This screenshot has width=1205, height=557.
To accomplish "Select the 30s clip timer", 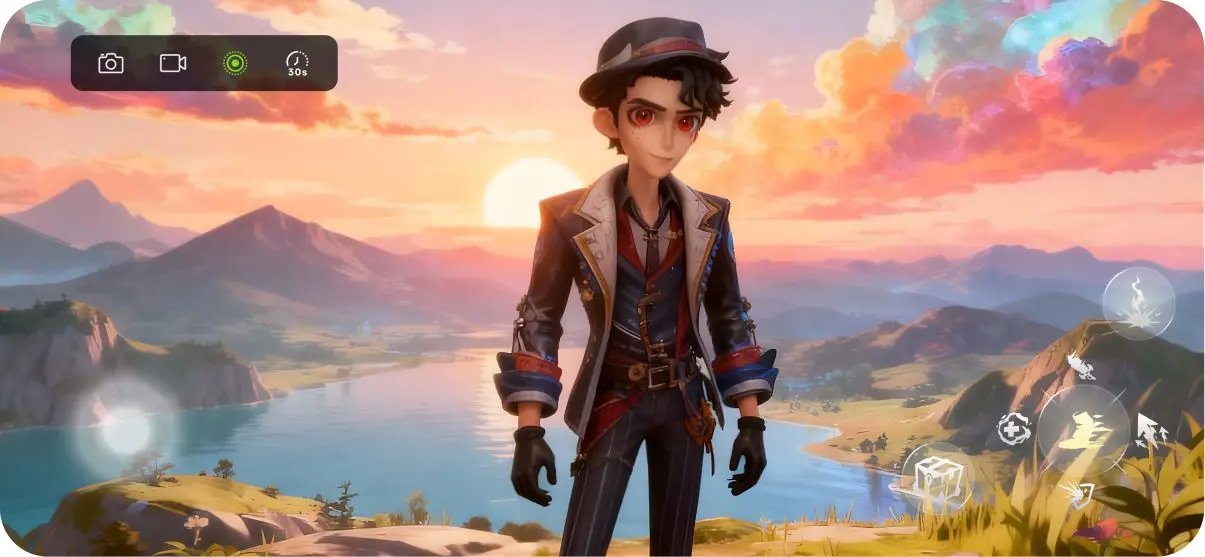I will pos(297,64).
